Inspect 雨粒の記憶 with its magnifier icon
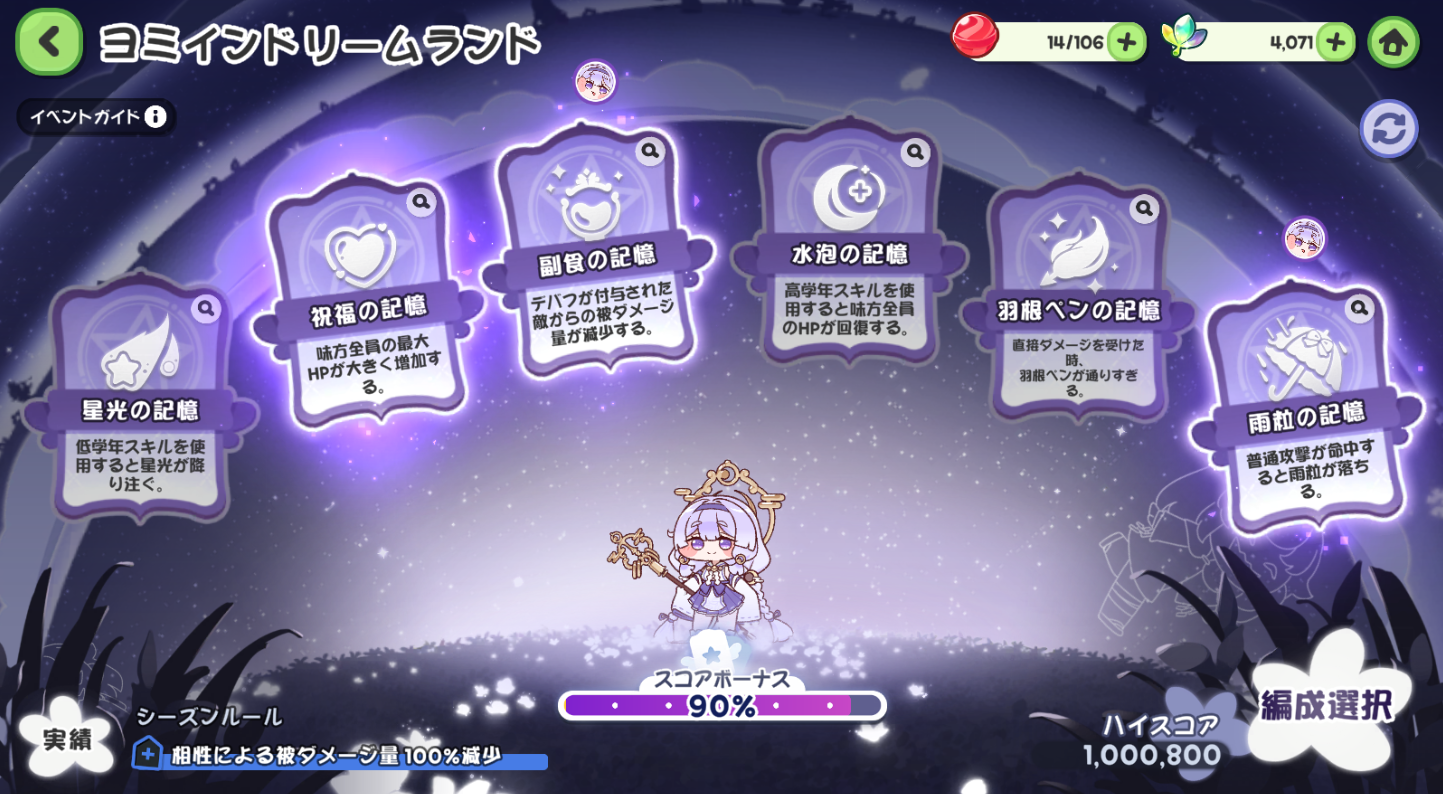 1359,307
